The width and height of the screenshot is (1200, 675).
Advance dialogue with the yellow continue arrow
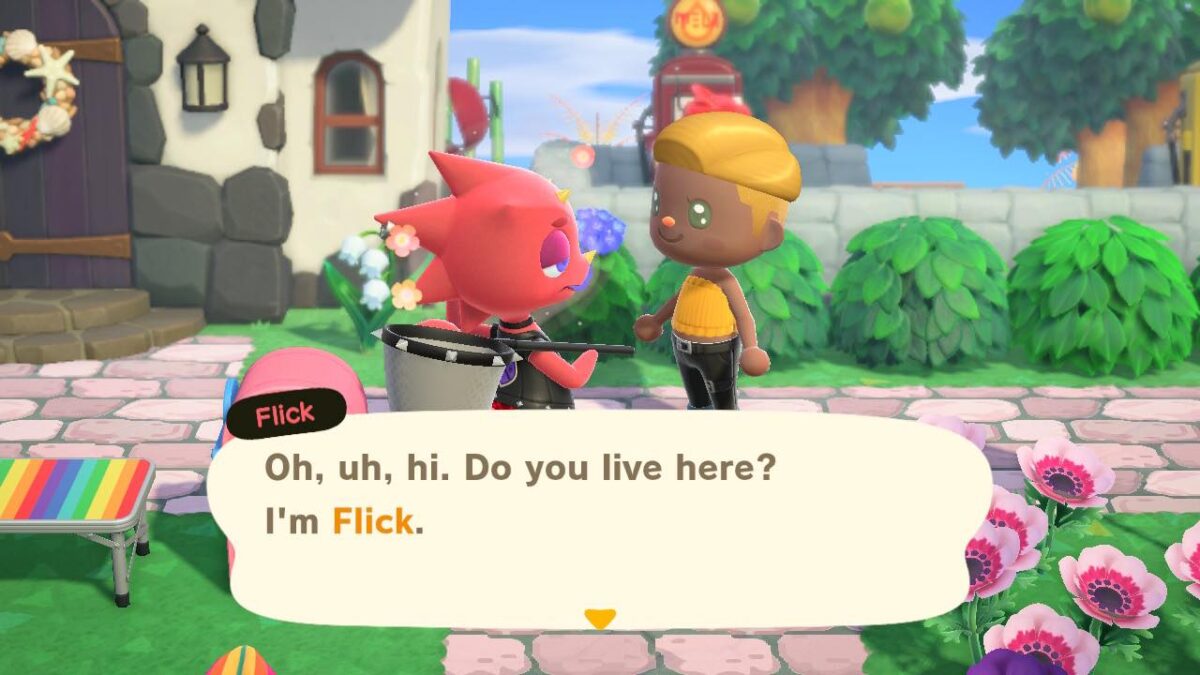[x=599, y=619]
